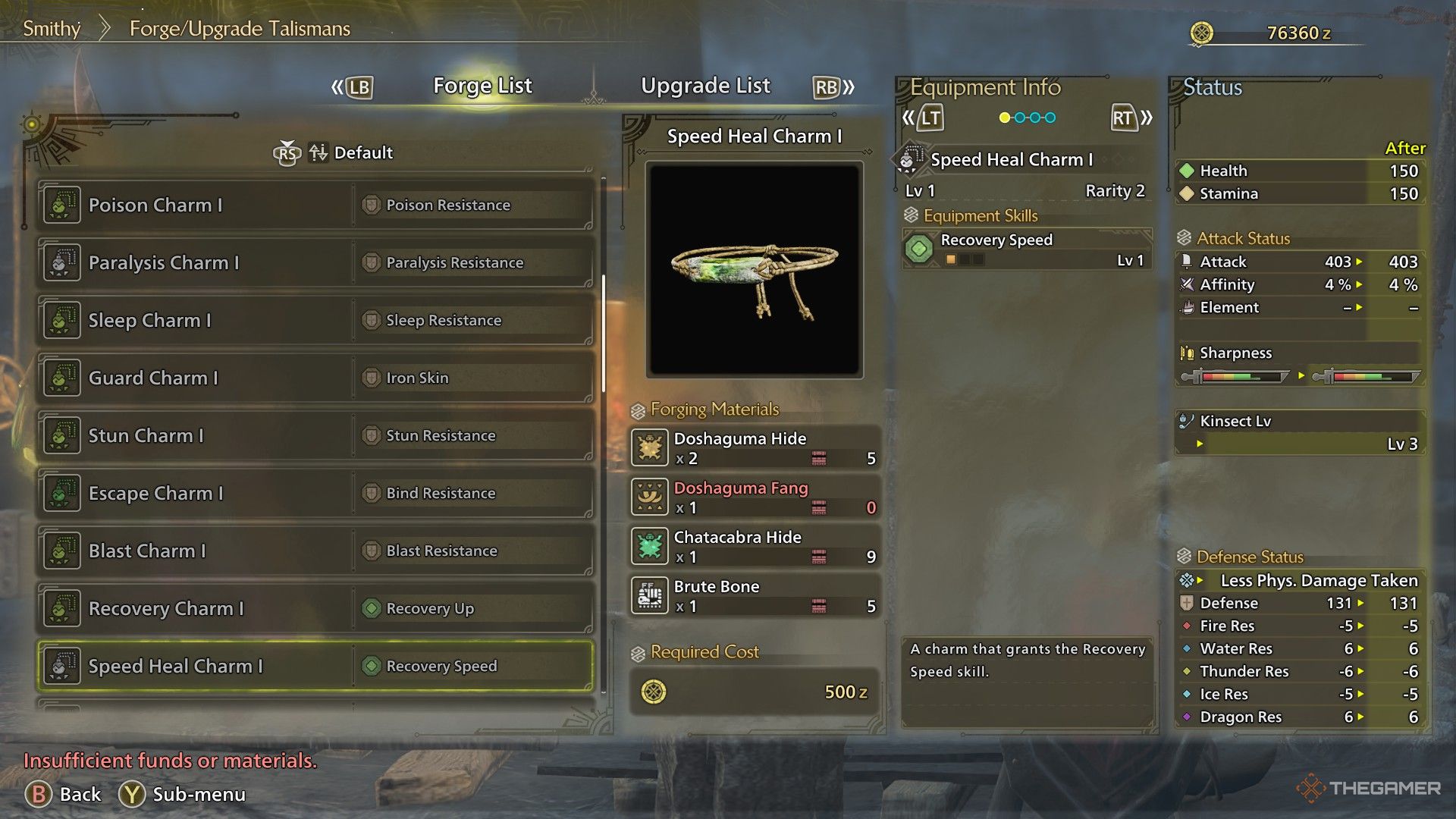Image resolution: width=1456 pixels, height=819 pixels.
Task: Go to the Smithy breadcrumb
Action: pos(52,29)
